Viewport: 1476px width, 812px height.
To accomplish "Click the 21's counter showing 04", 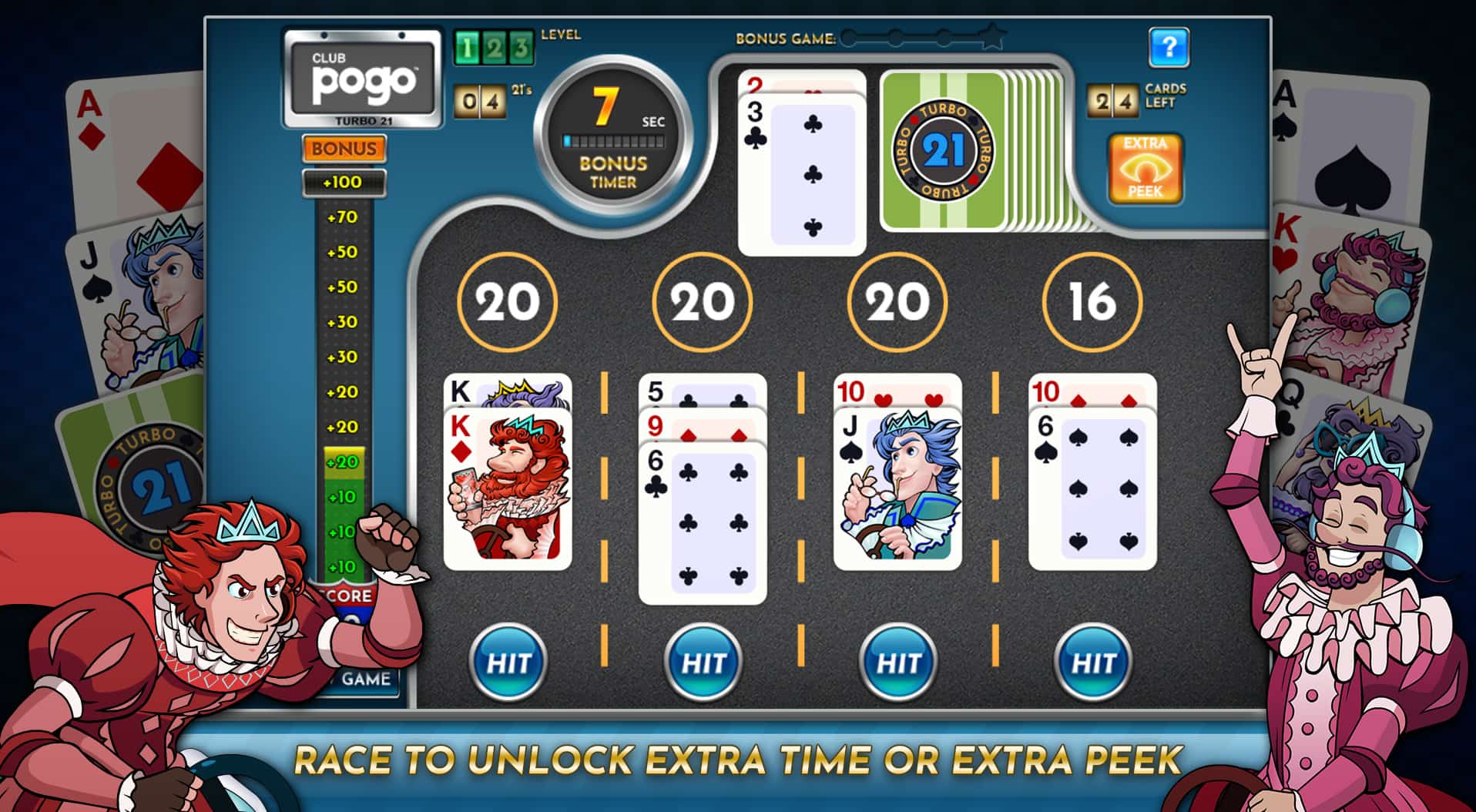I will tap(480, 101).
